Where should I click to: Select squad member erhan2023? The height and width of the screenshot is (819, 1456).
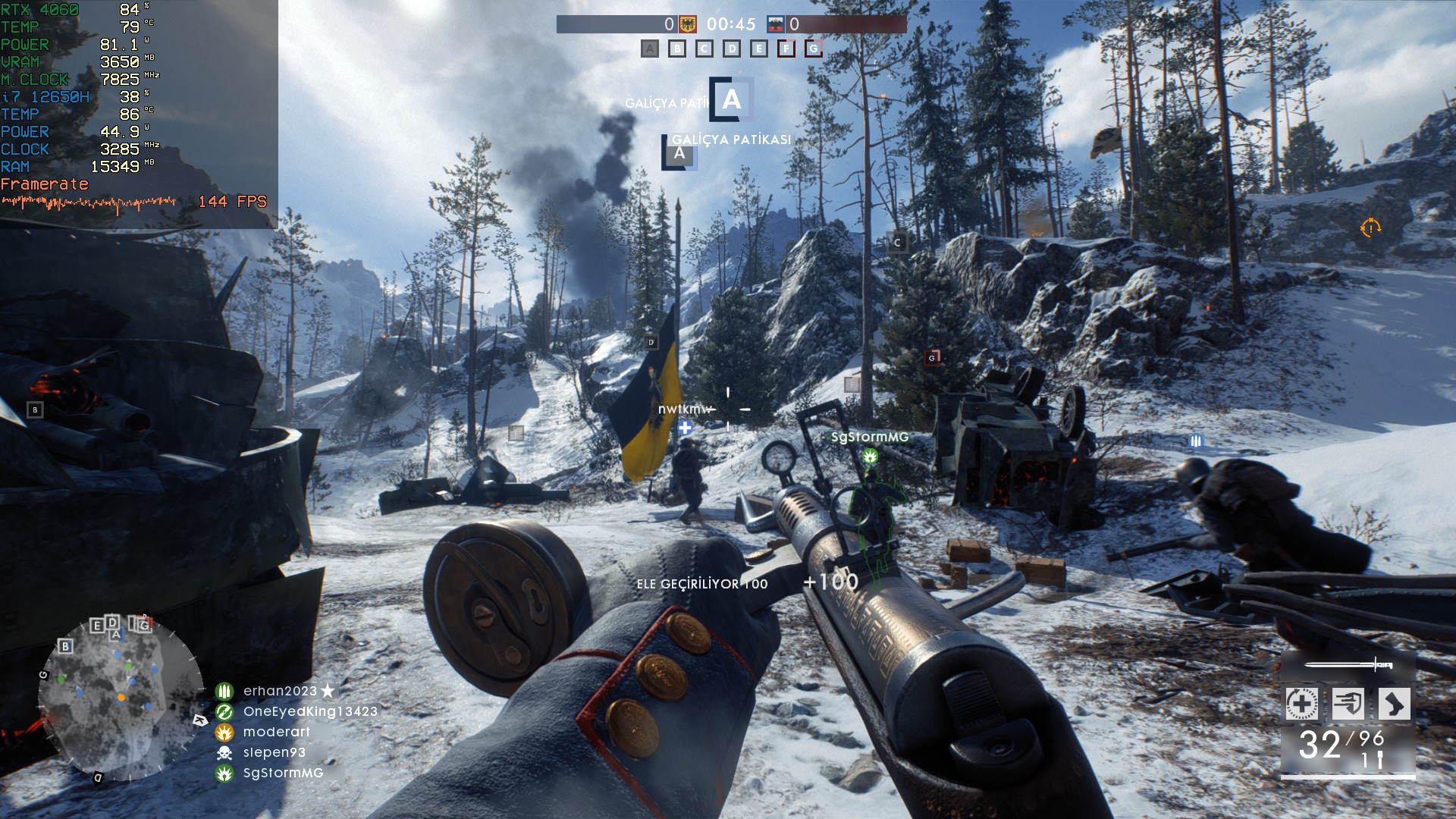coord(280,691)
